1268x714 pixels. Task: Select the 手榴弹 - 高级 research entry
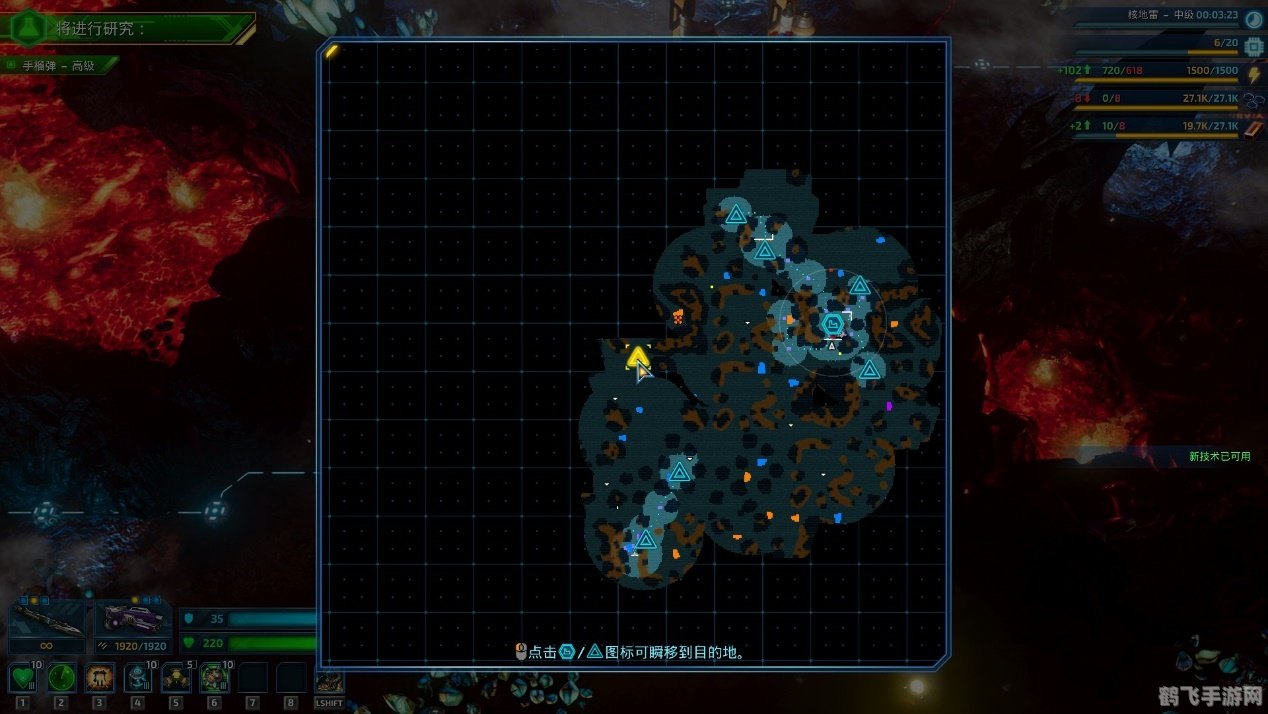click(x=60, y=65)
